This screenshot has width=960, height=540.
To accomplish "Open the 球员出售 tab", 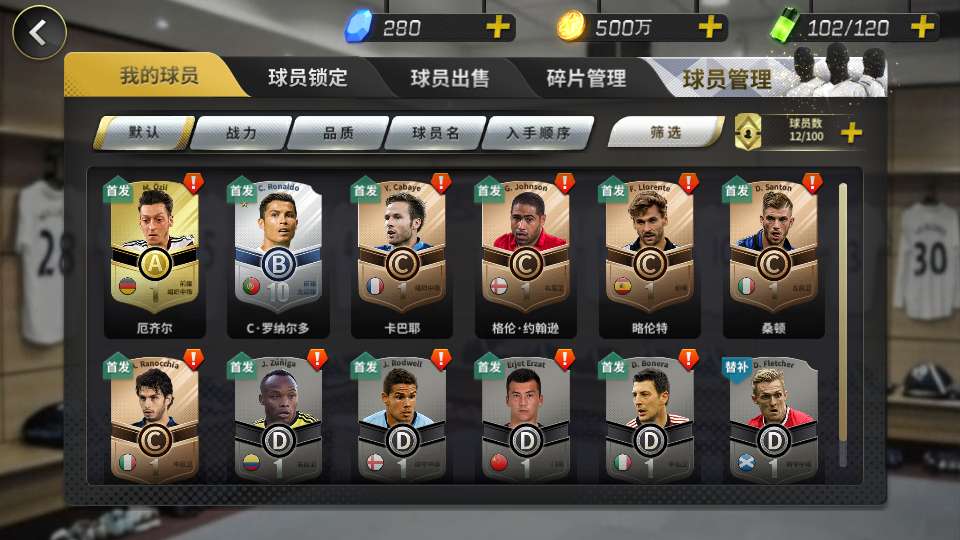I will pos(449,78).
